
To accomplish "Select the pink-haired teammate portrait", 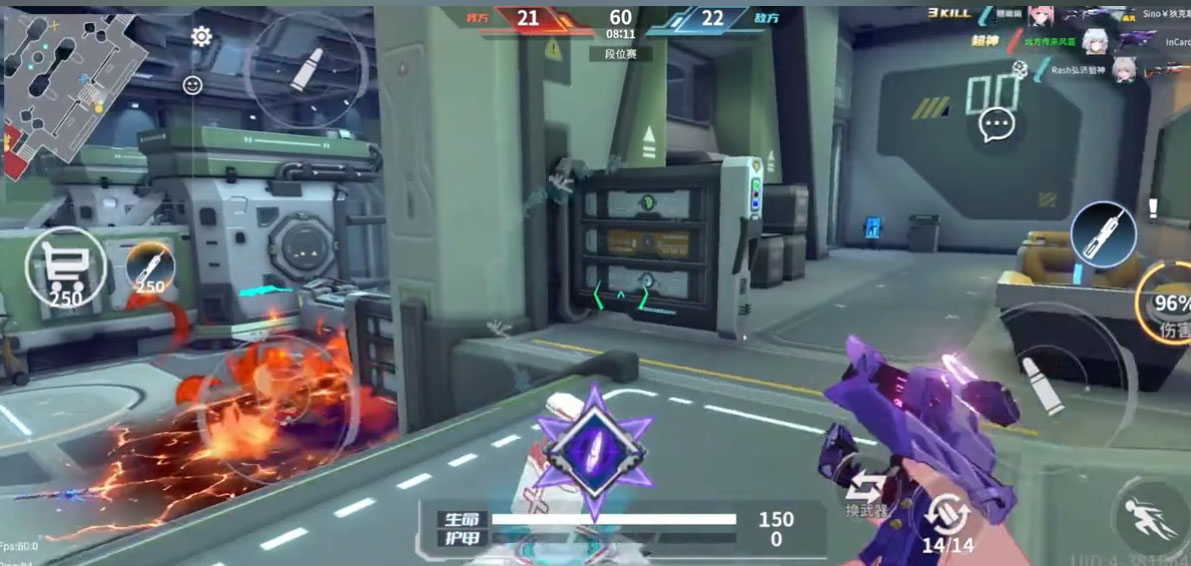I will (1041, 14).
